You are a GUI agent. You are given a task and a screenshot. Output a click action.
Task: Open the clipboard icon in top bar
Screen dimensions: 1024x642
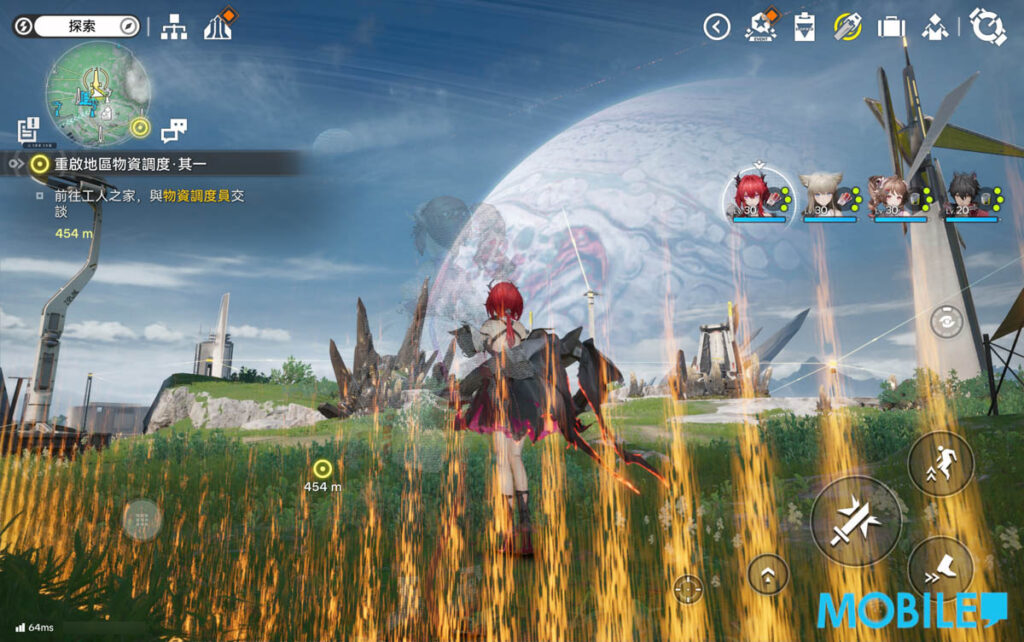(805, 27)
